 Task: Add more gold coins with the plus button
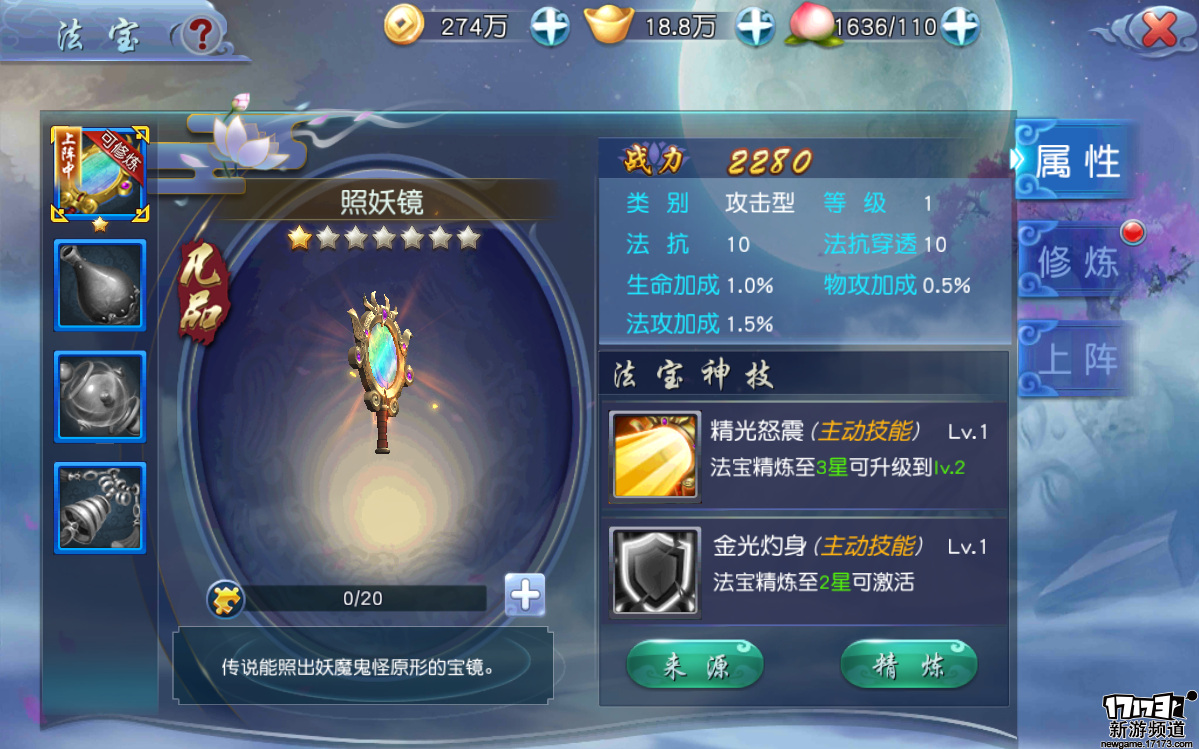(x=550, y=27)
